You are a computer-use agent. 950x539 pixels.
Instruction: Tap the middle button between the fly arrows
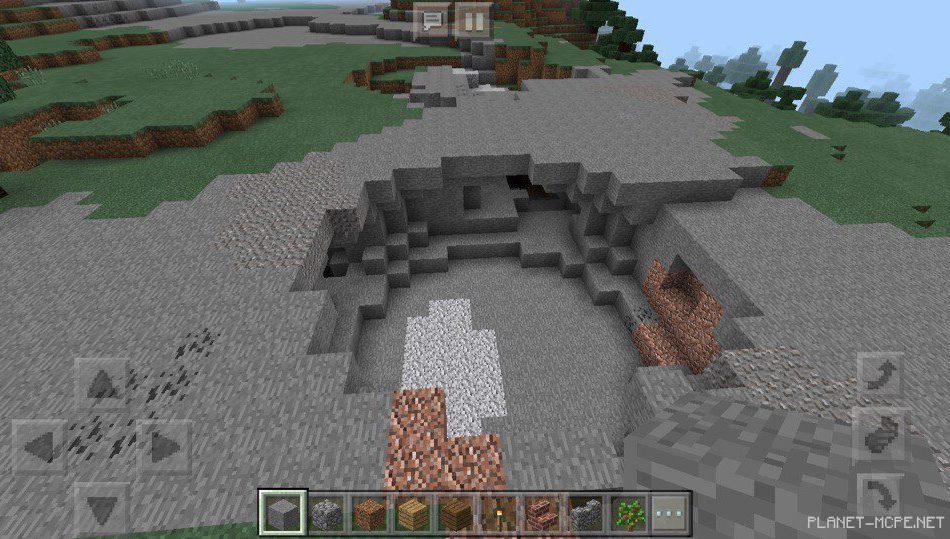tap(880, 435)
